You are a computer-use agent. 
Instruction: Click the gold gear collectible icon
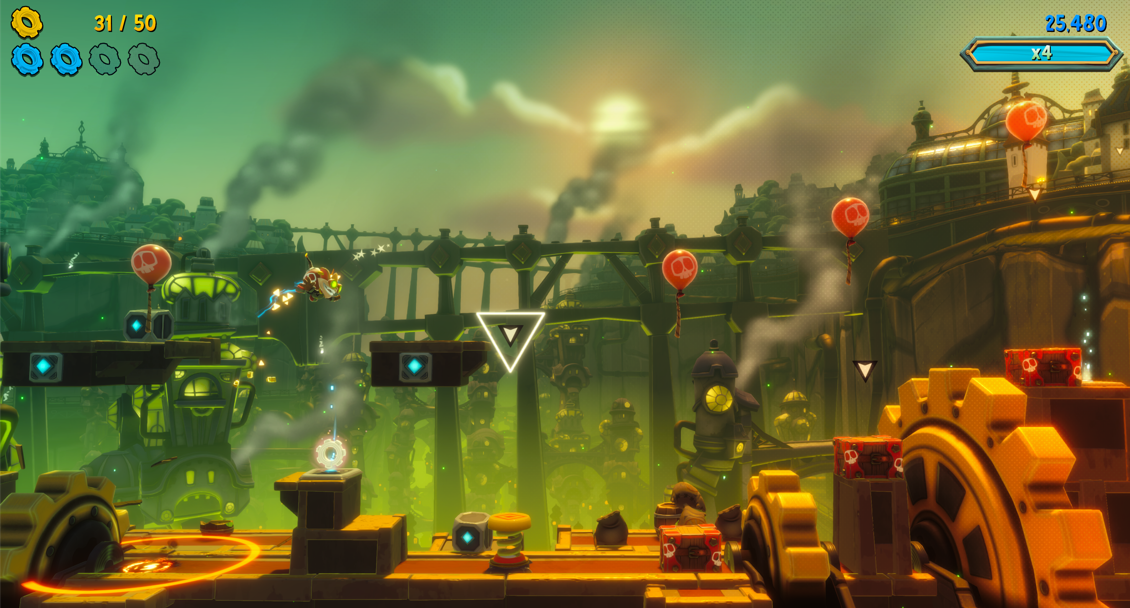point(27,22)
